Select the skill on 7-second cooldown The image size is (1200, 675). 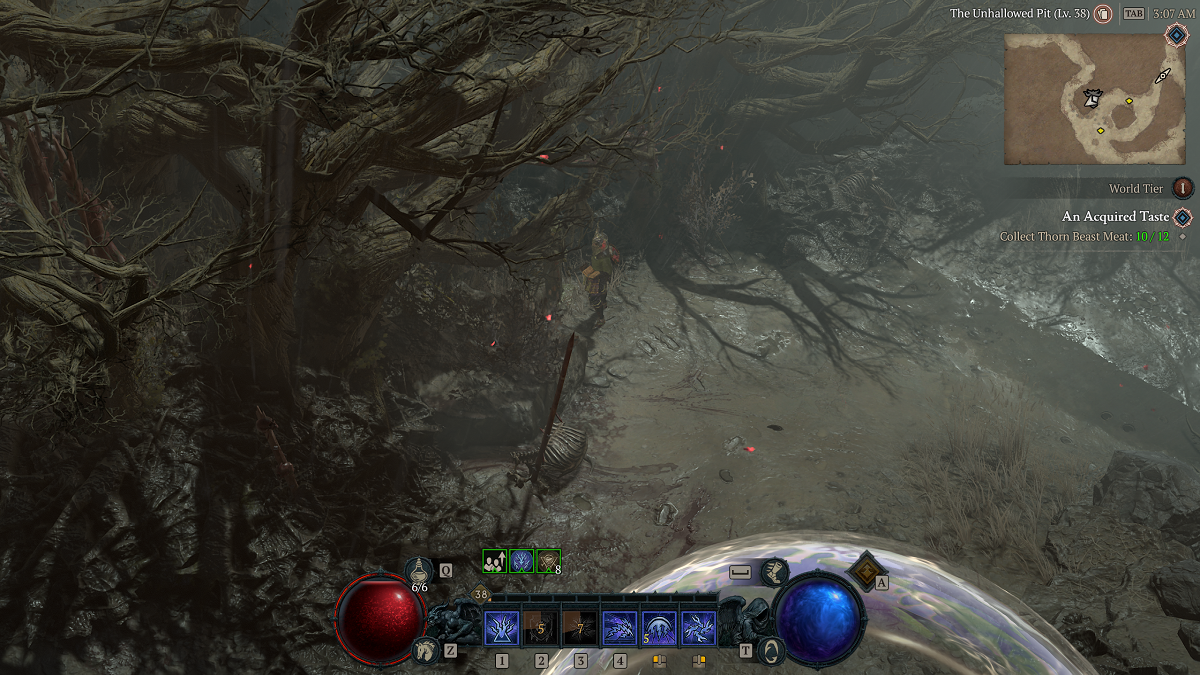point(580,629)
